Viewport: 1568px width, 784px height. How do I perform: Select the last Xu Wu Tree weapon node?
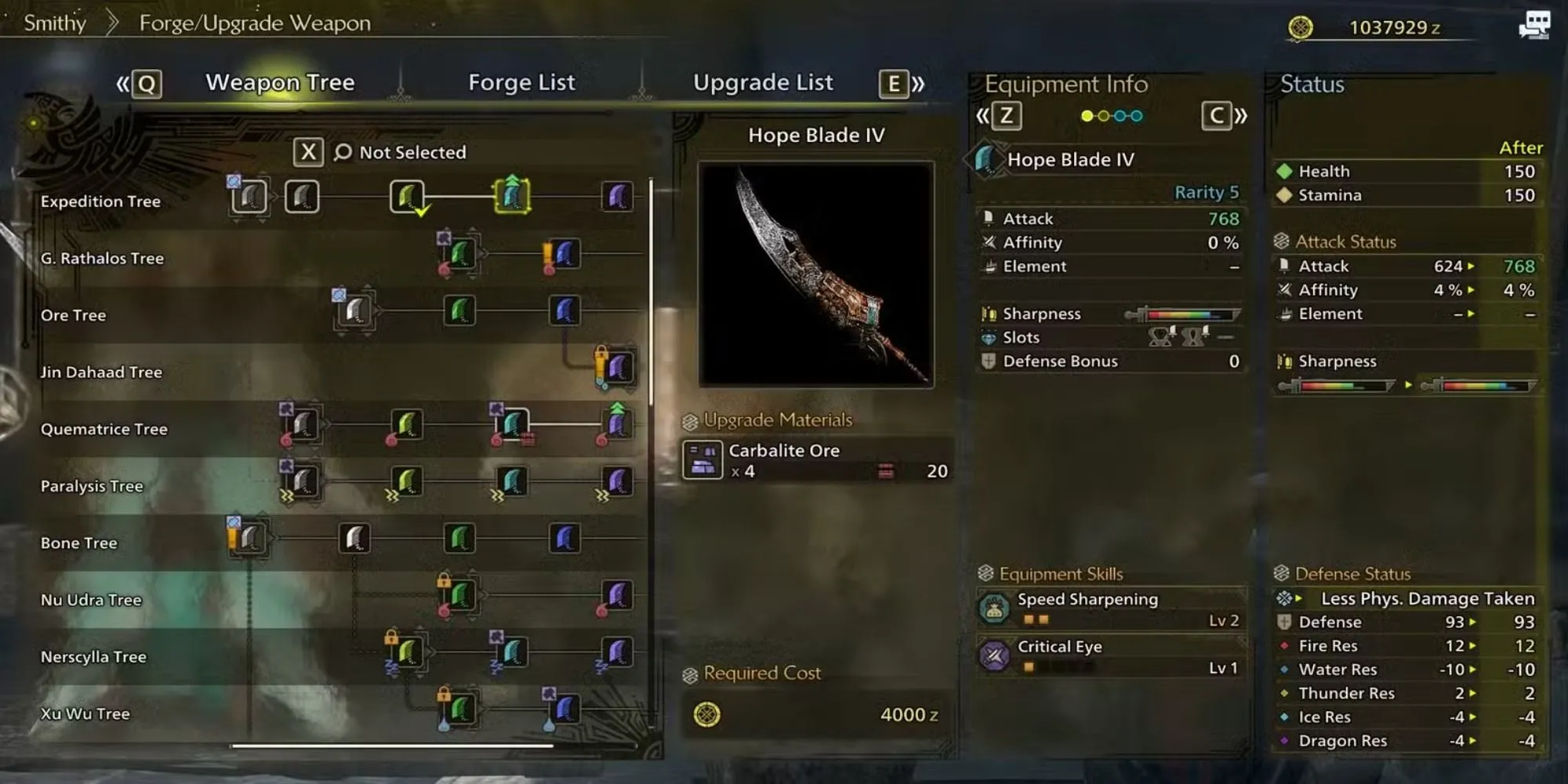(564, 710)
